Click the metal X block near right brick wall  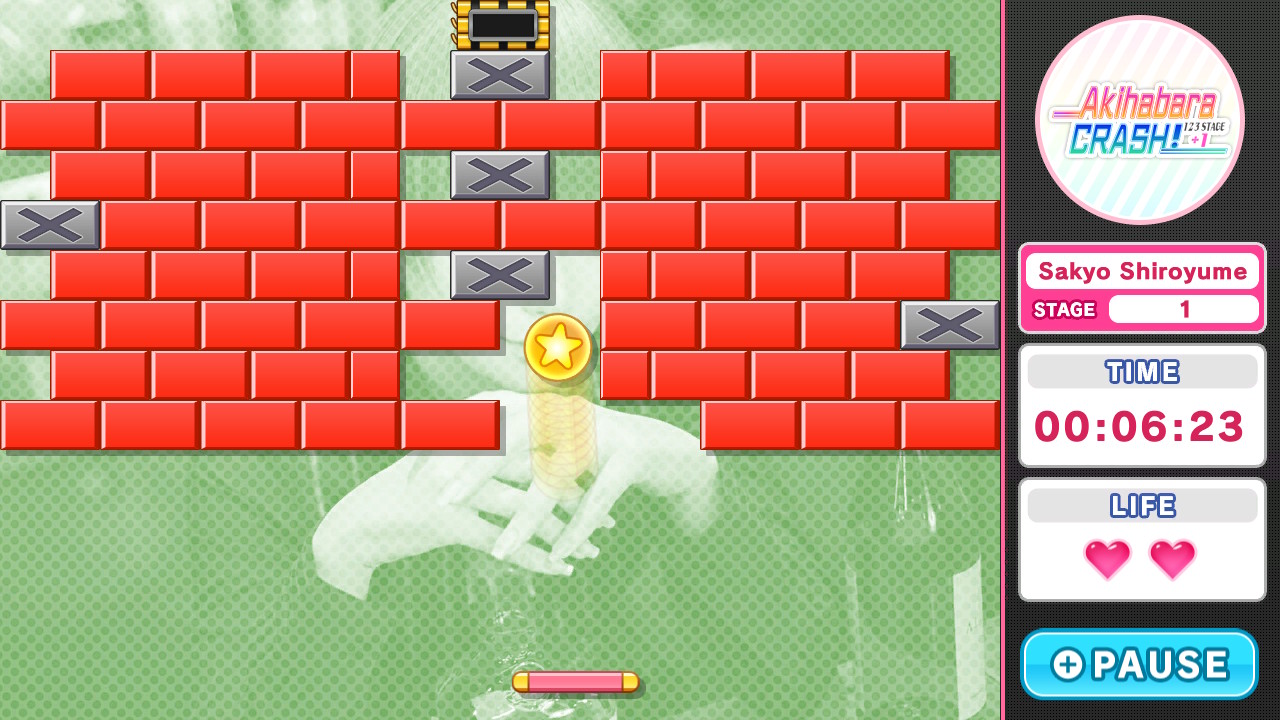(x=949, y=324)
